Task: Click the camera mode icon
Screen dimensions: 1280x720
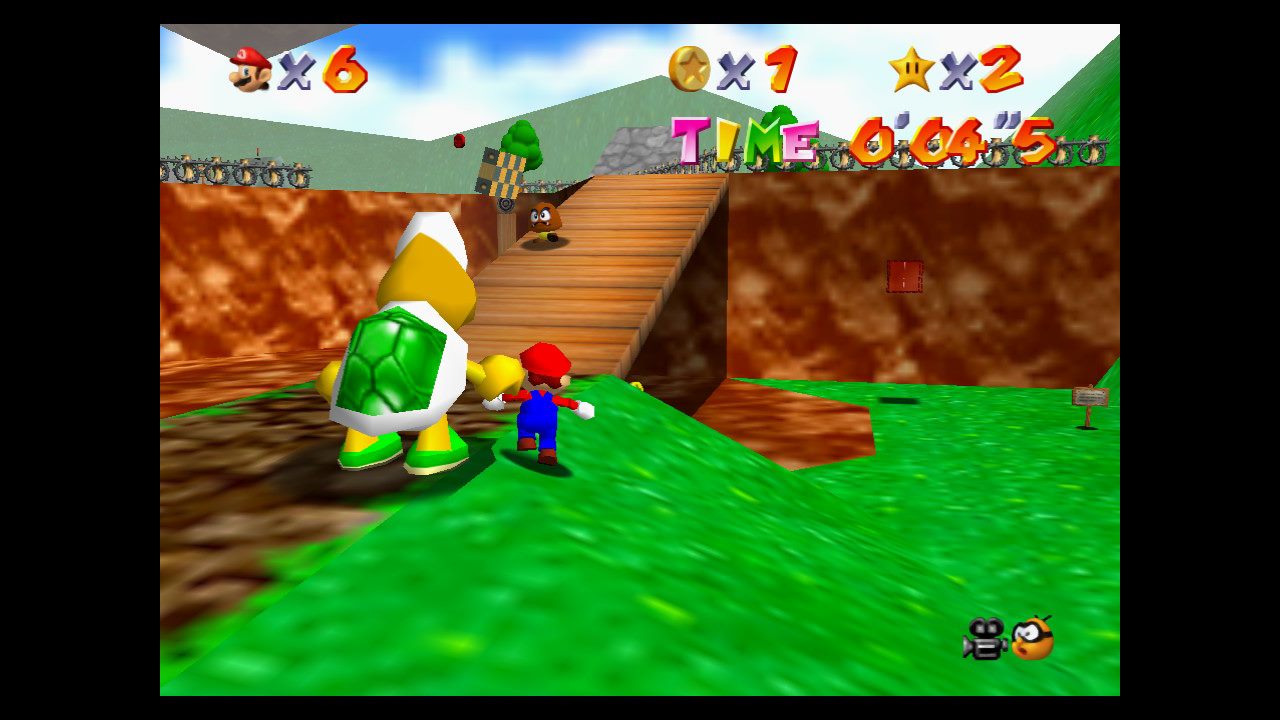Action: click(984, 639)
